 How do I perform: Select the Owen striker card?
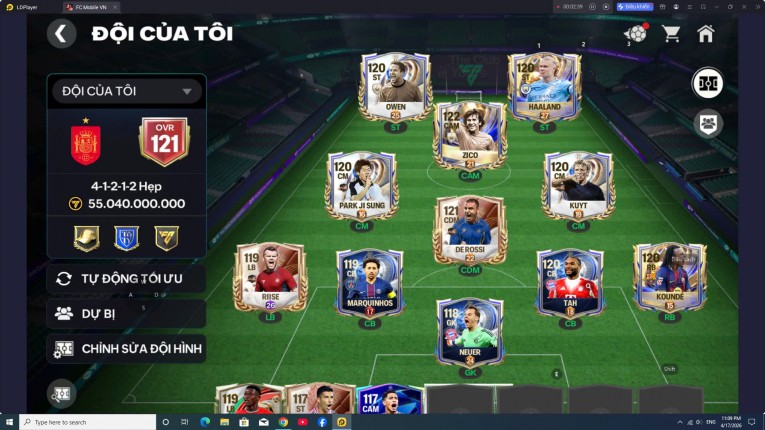pyautogui.click(x=396, y=88)
